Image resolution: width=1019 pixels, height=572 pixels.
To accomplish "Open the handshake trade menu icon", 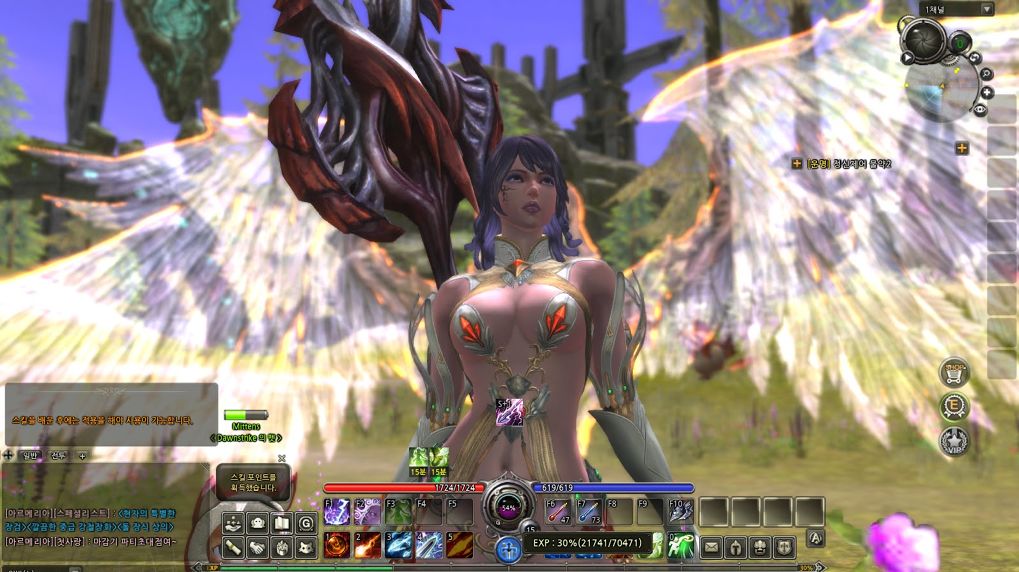I will tap(258, 546).
